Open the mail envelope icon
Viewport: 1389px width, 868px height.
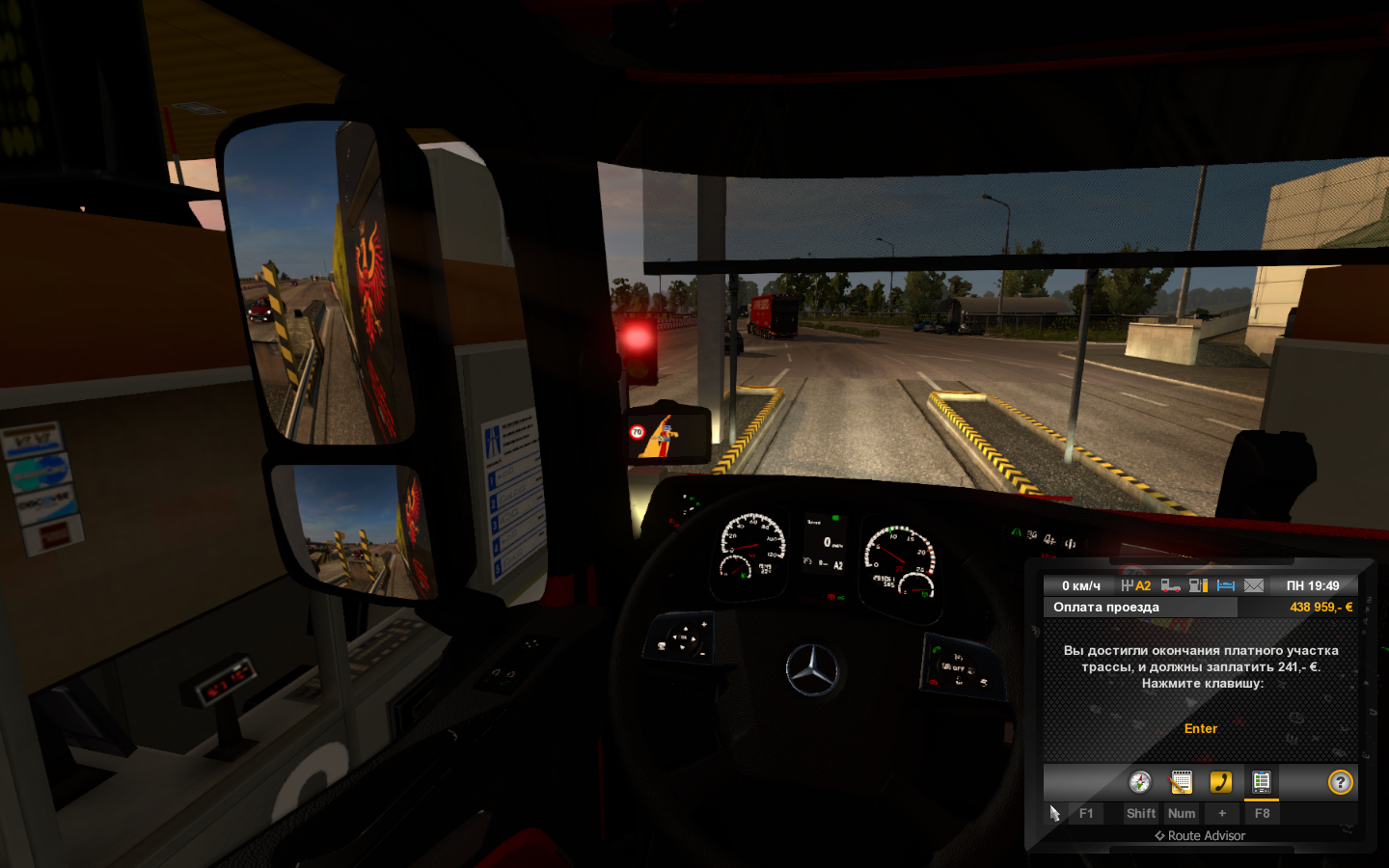click(x=1254, y=585)
